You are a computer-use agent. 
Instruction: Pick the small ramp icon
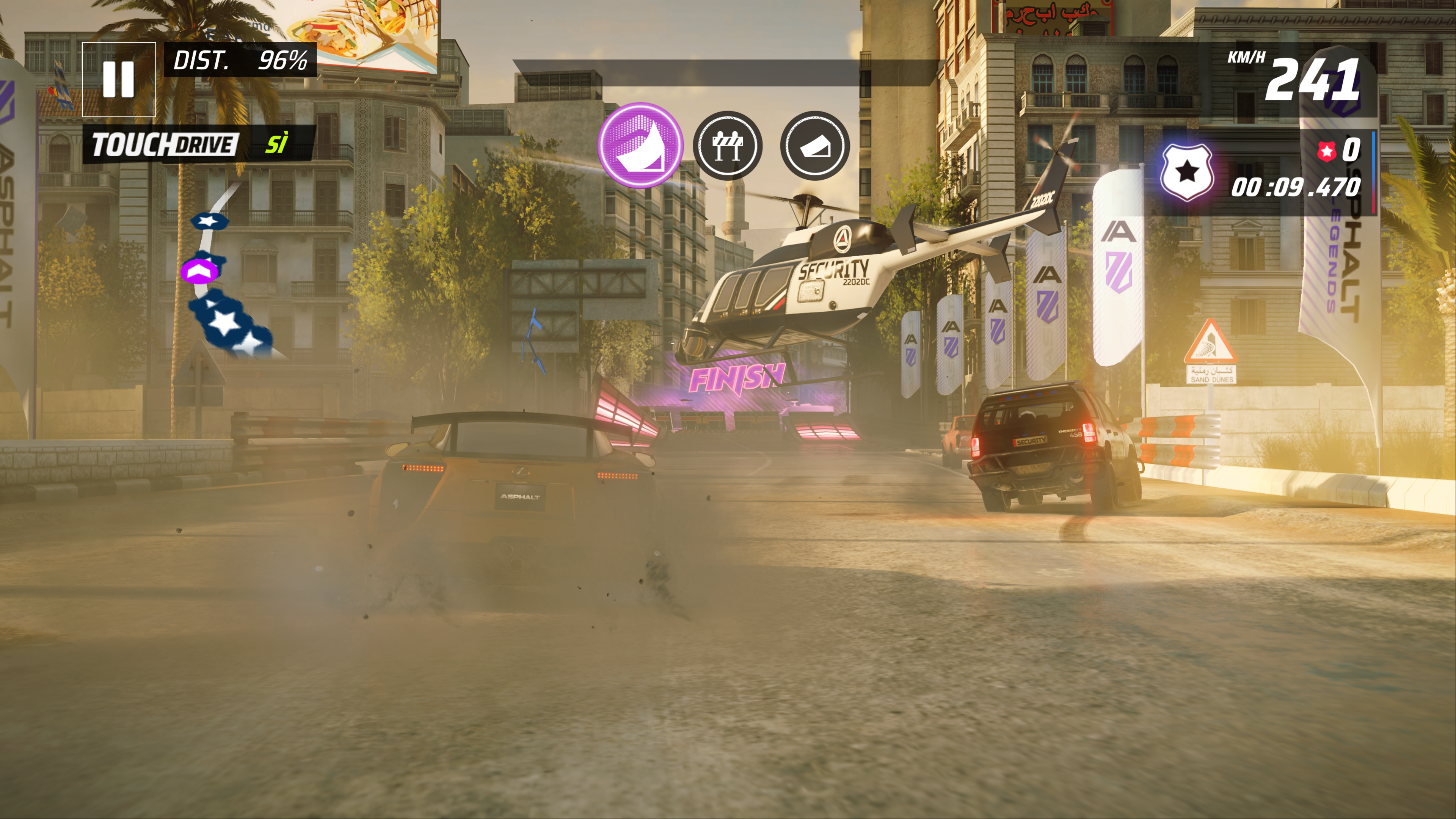coord(814,146)
